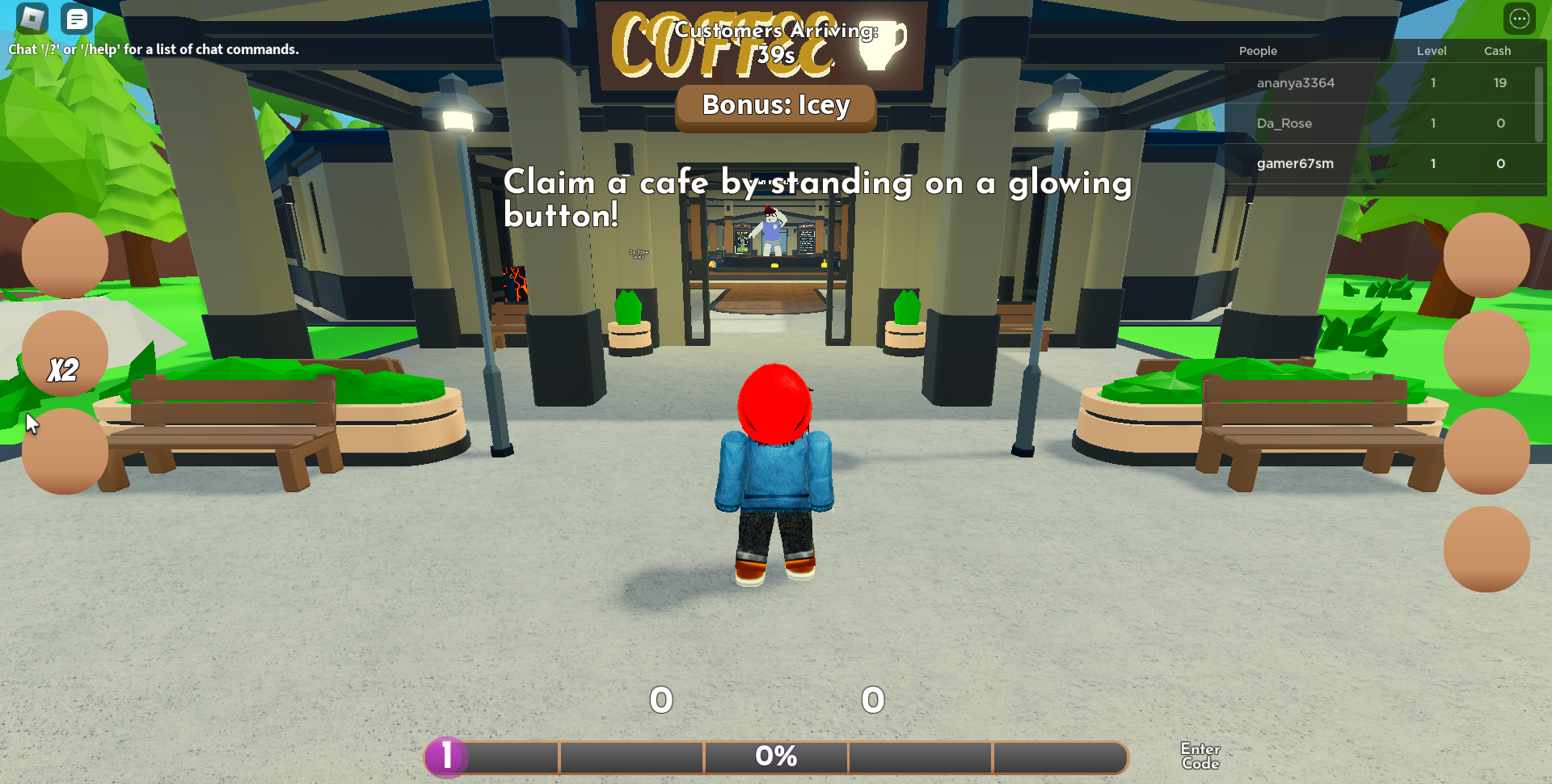Click the 0% experience progress bar
Image resolution: width=1552 pixels, height=784 pixels.
(775, 757)
